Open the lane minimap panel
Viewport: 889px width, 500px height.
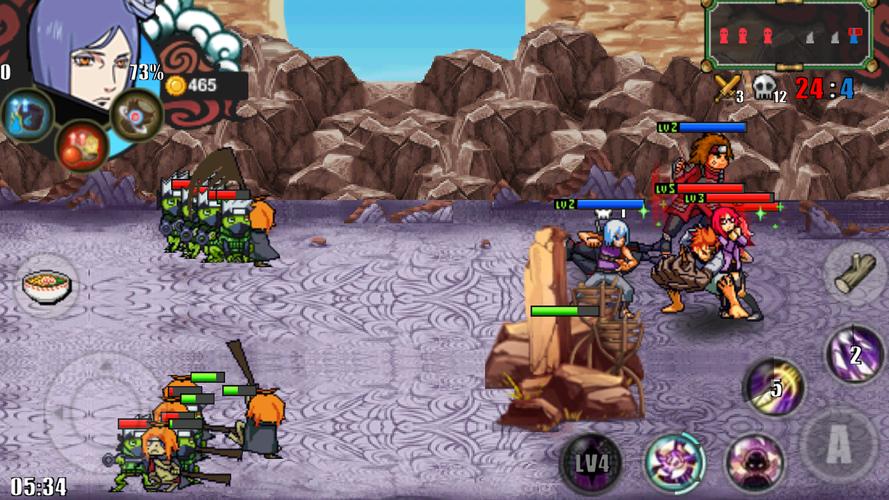[789, 35]
